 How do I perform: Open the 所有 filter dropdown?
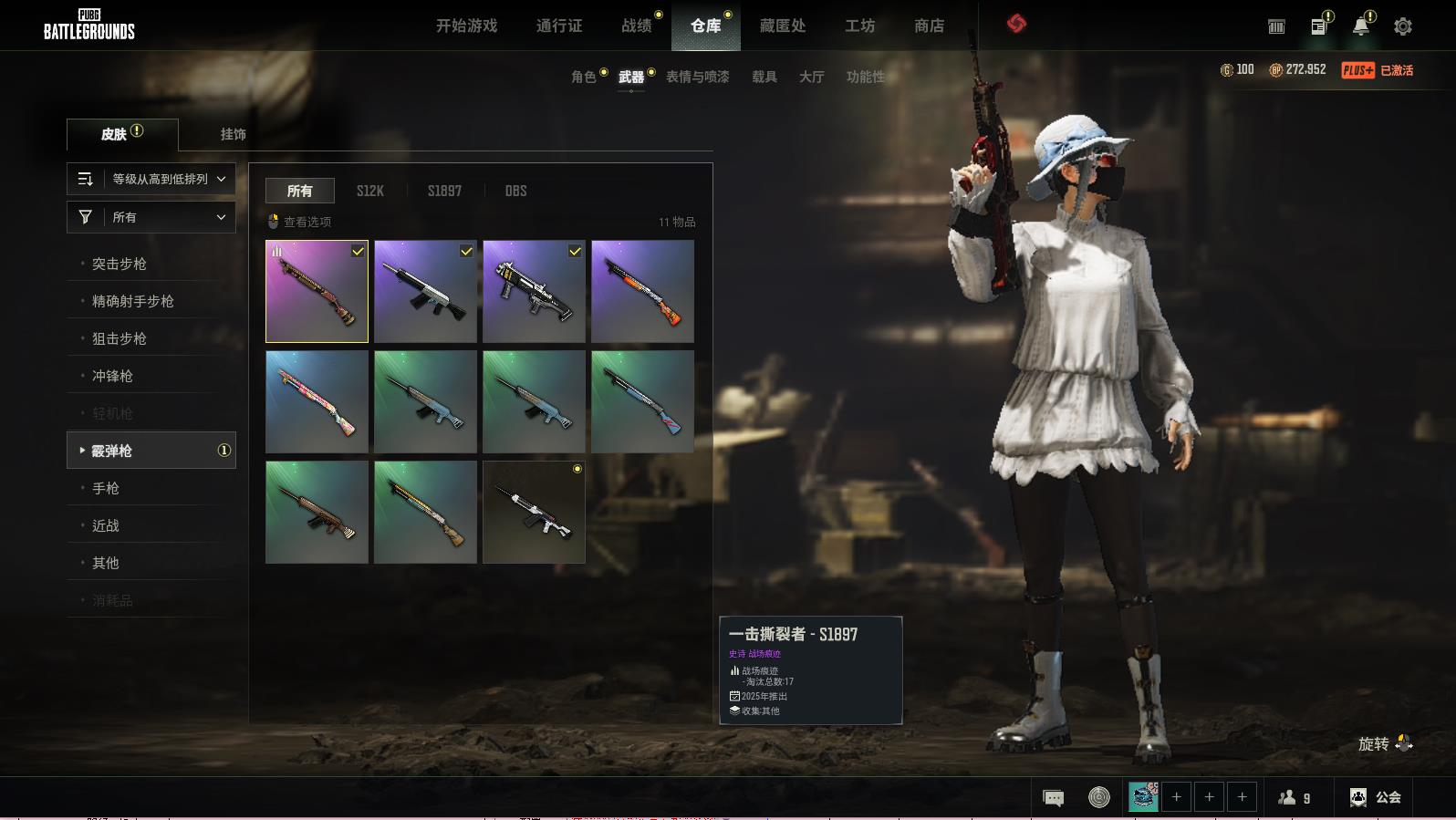click(x=151, y=217)
